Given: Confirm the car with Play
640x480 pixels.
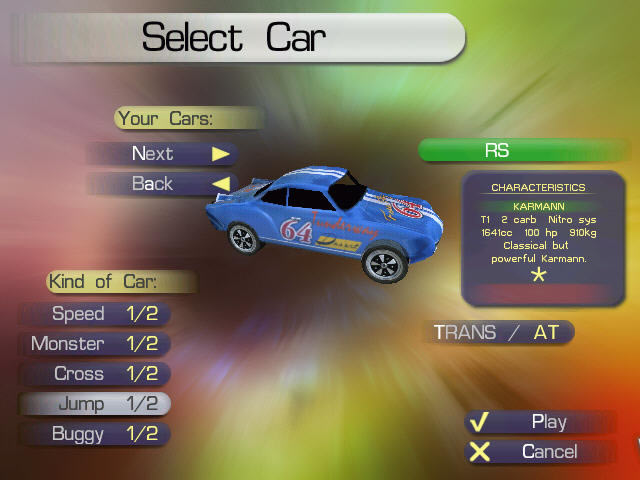Looking at the screenshot, I should (540, 422).
